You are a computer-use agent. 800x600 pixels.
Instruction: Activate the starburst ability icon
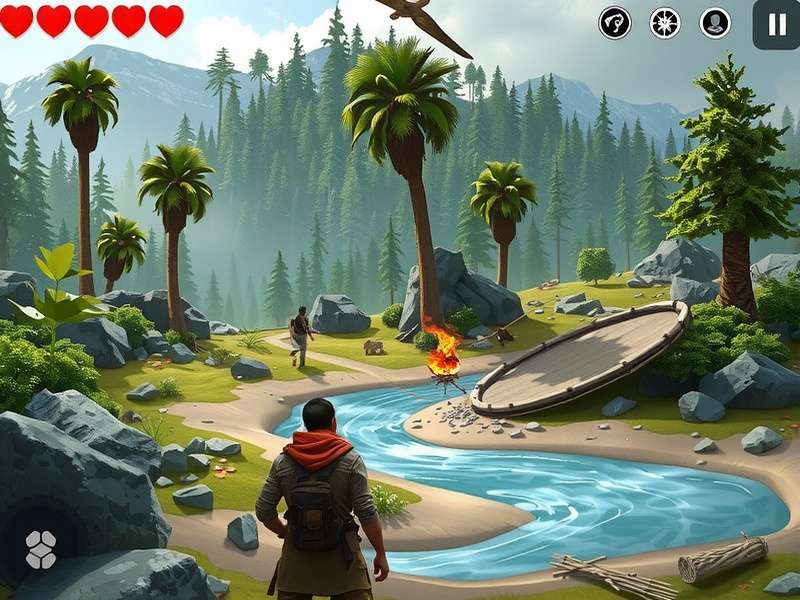pyautogui.click(x=665, y=22)
